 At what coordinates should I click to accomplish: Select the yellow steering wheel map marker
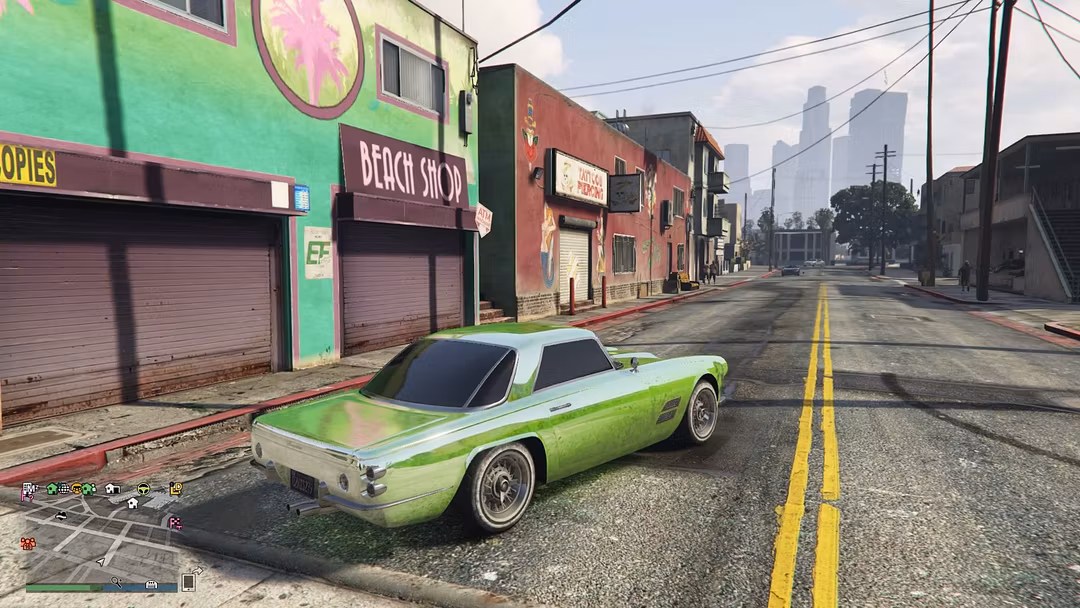143,488
